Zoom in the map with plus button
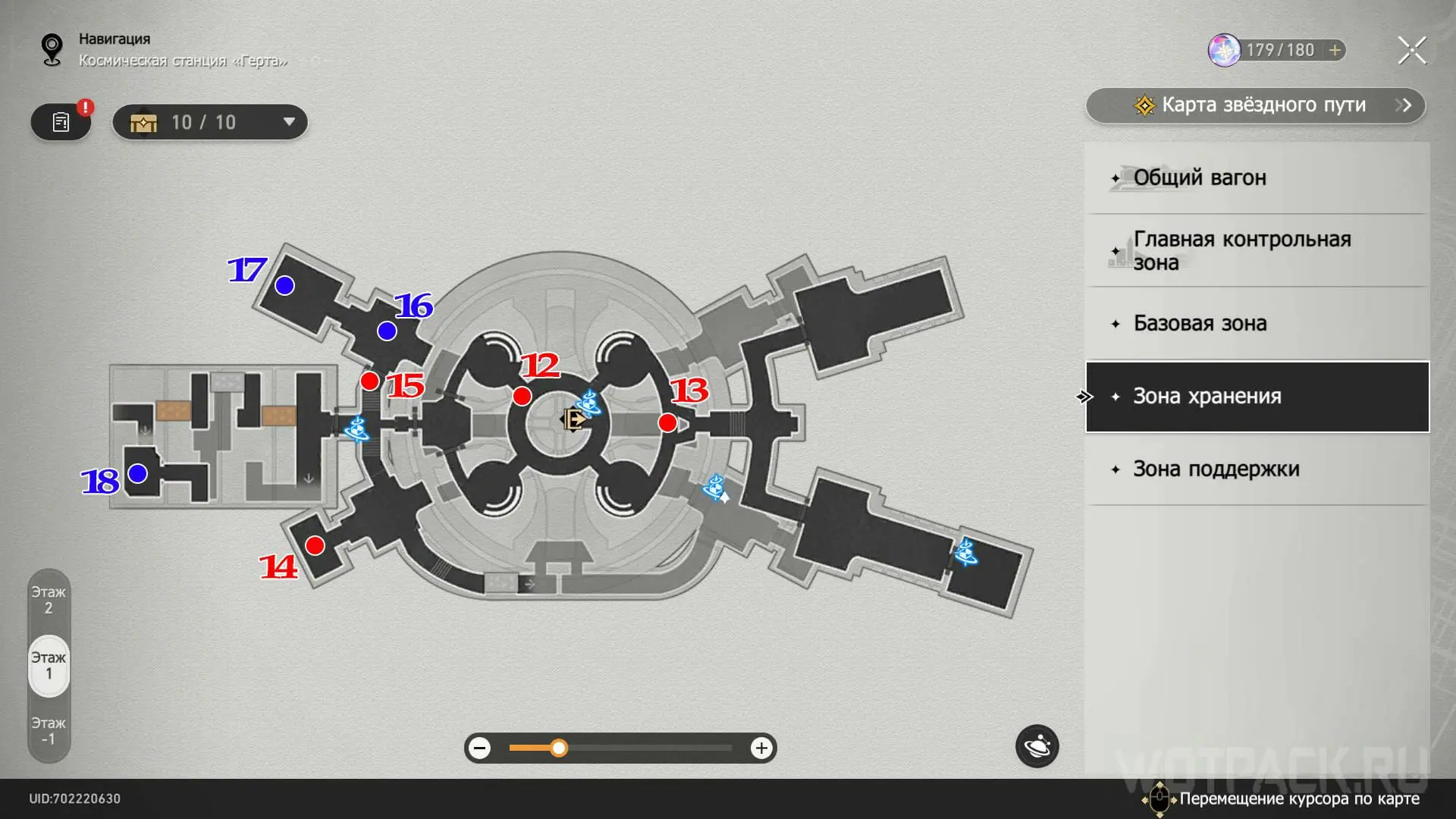Image resolution: width=1456 pixels, height=819 pixels. coord(761,748)
